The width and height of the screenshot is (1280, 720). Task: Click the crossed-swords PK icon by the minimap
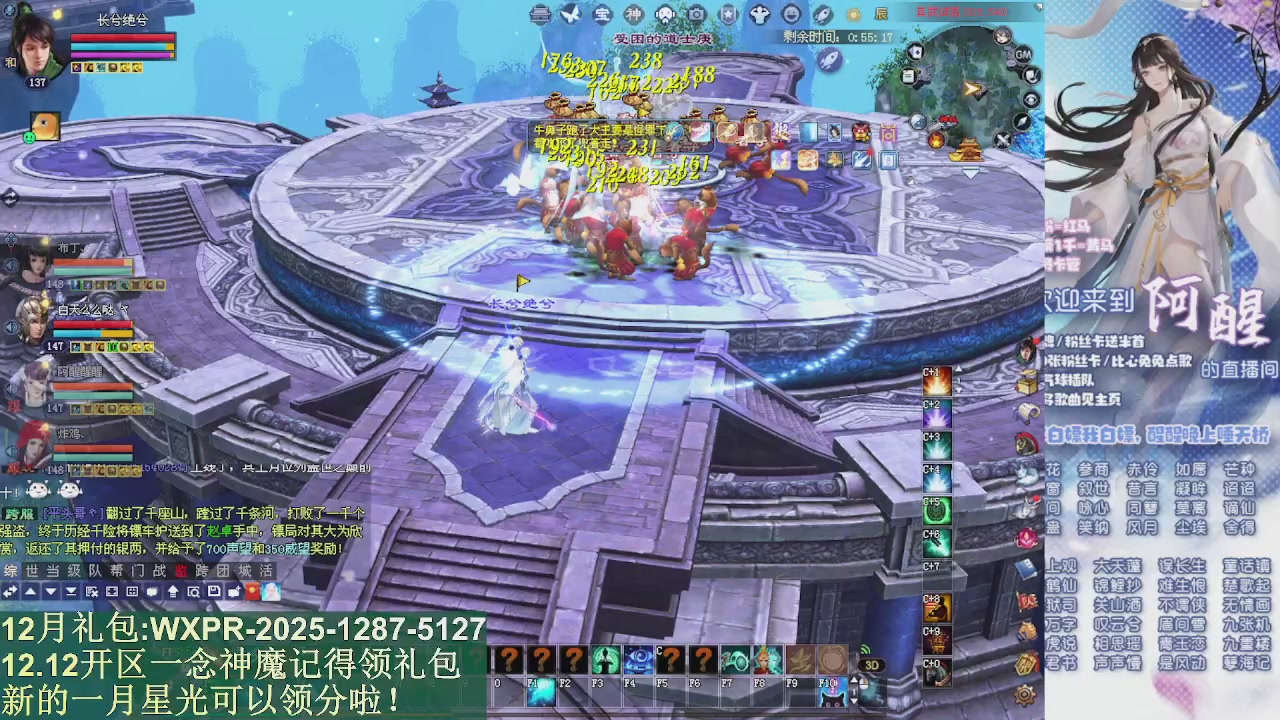(x=1002, y=140)
